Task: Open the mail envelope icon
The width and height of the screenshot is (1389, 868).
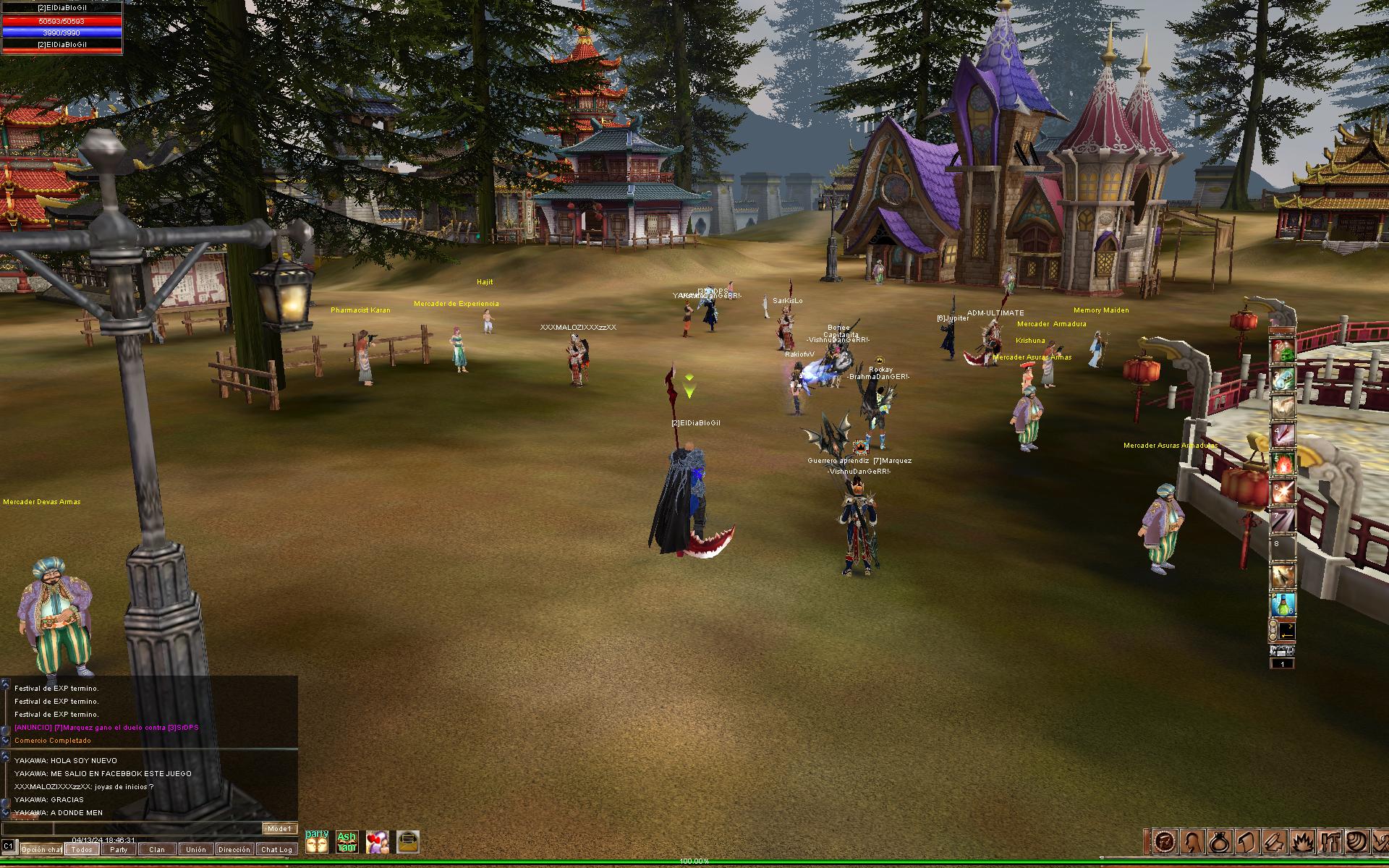Action: pyautogui.click(x=408, y=842)
